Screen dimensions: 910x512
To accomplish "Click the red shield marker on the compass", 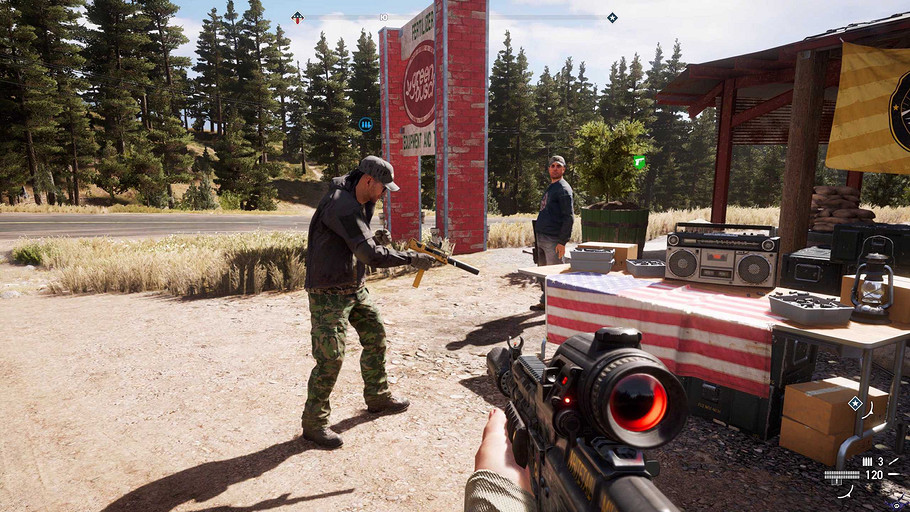I will [297, 17].
